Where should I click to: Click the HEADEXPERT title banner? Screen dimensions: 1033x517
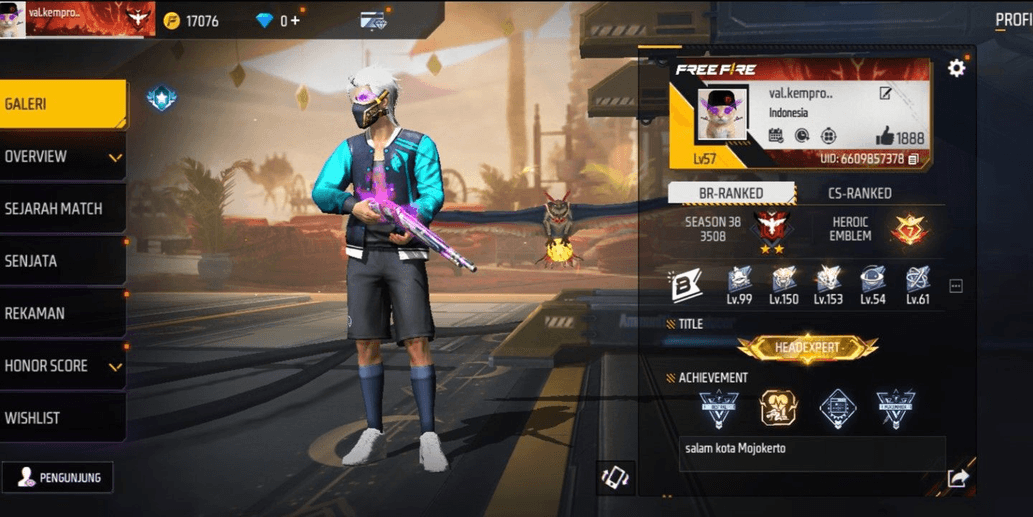(807, 347)
